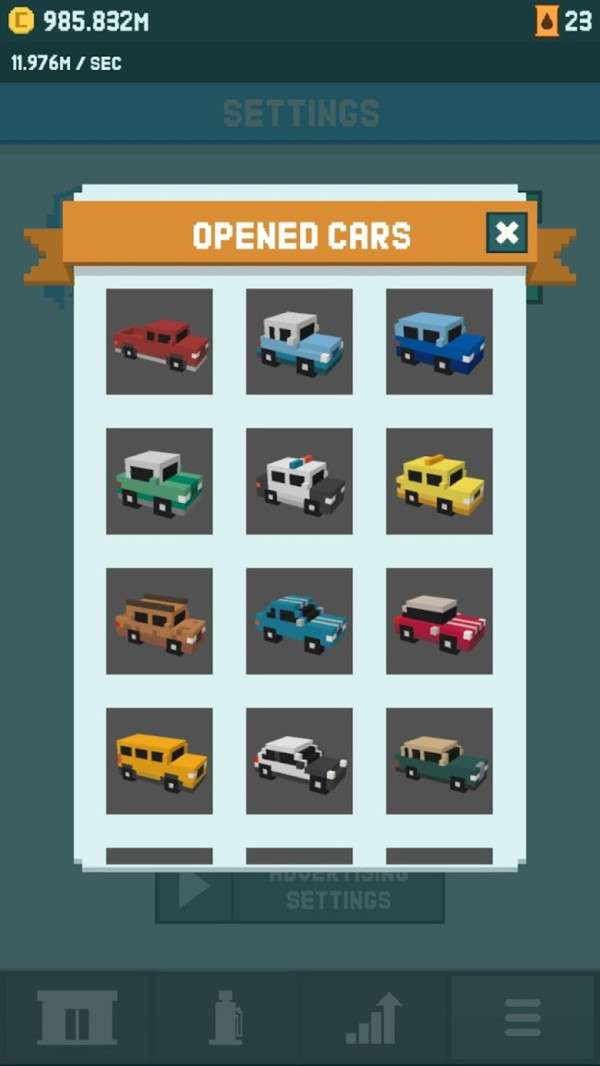Select the teal car with racing stripes

[x=299, y=621]
